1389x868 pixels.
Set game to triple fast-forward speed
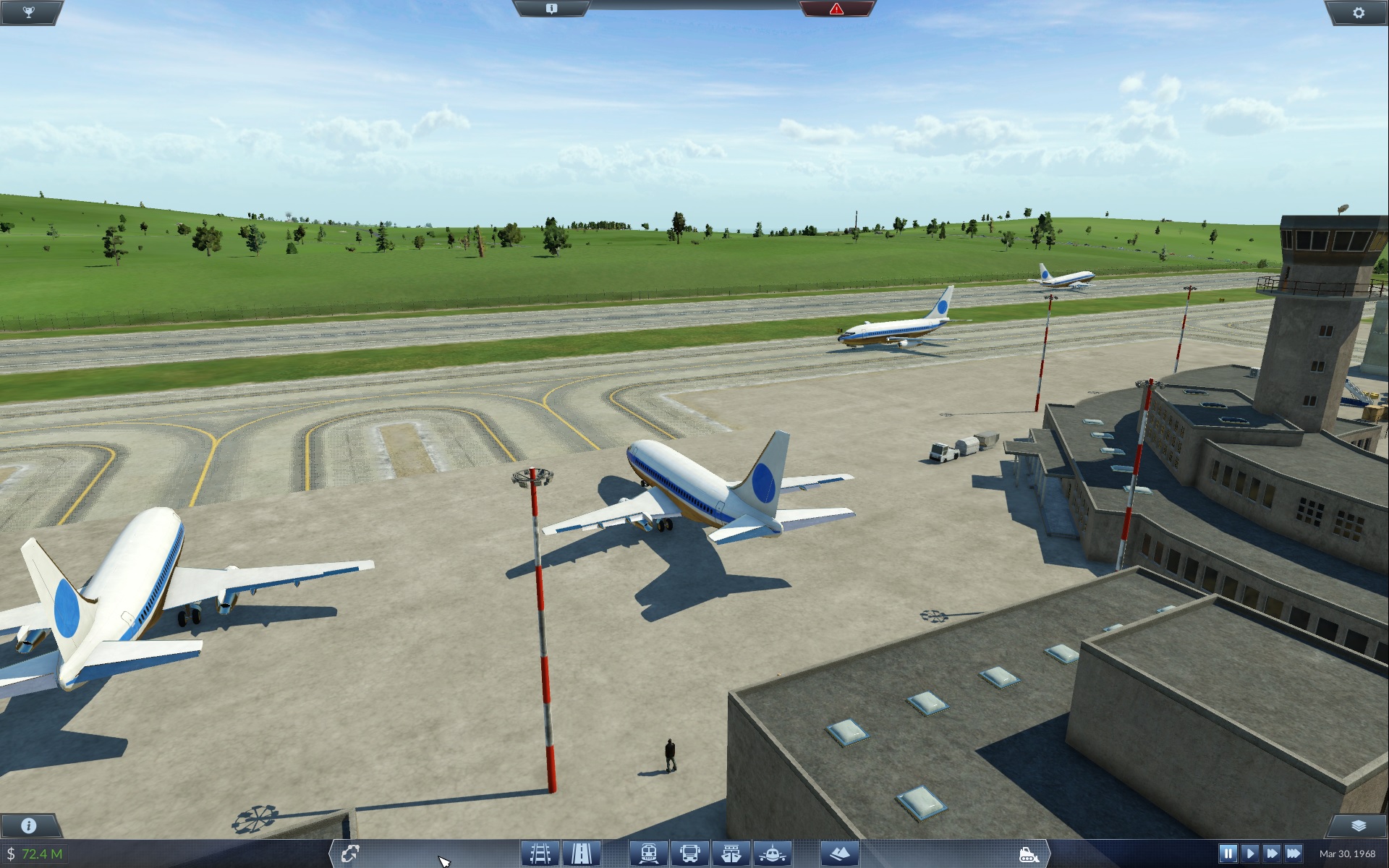[x=1294, y=854]
